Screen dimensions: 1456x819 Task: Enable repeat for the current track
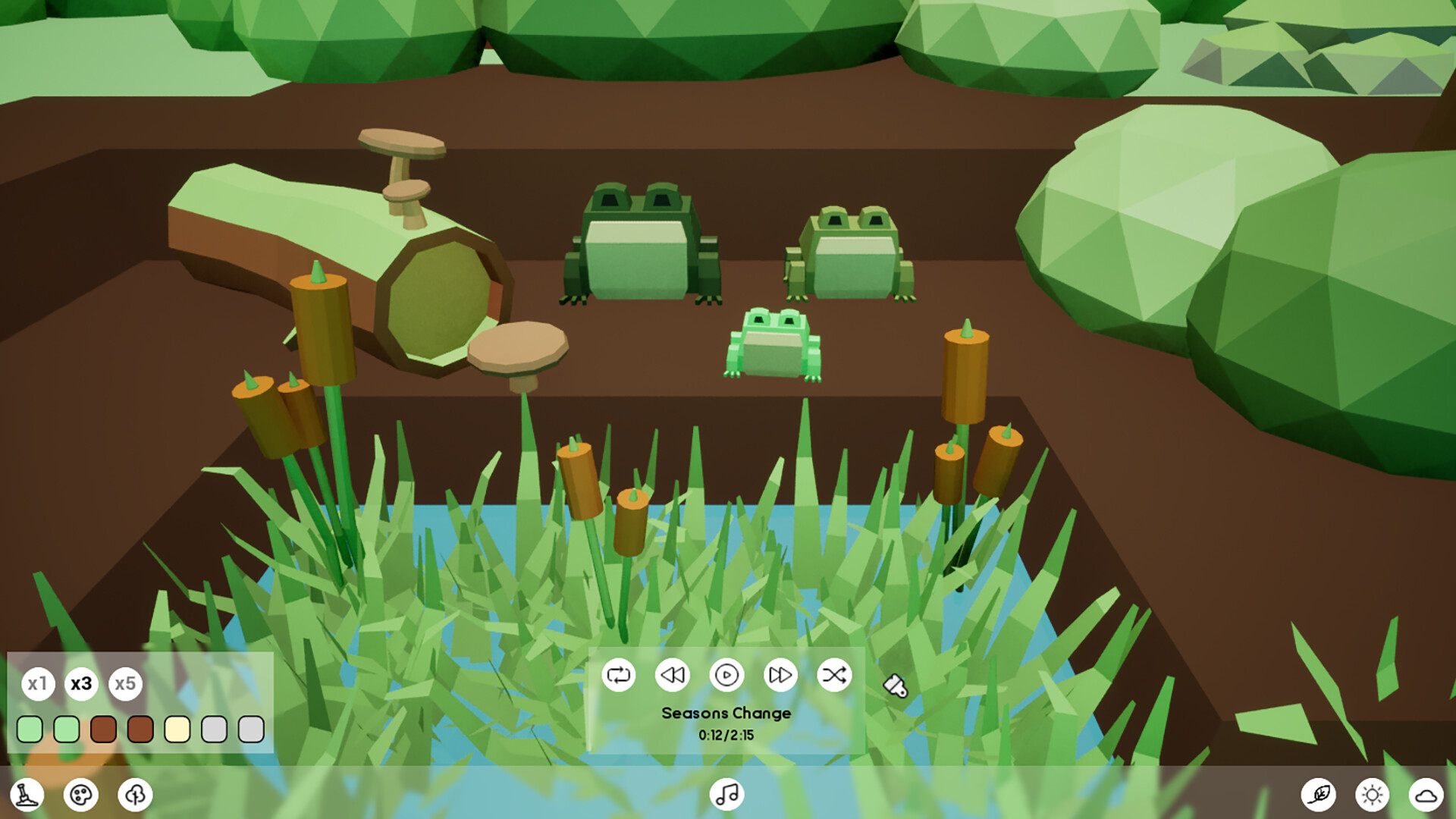619,673
